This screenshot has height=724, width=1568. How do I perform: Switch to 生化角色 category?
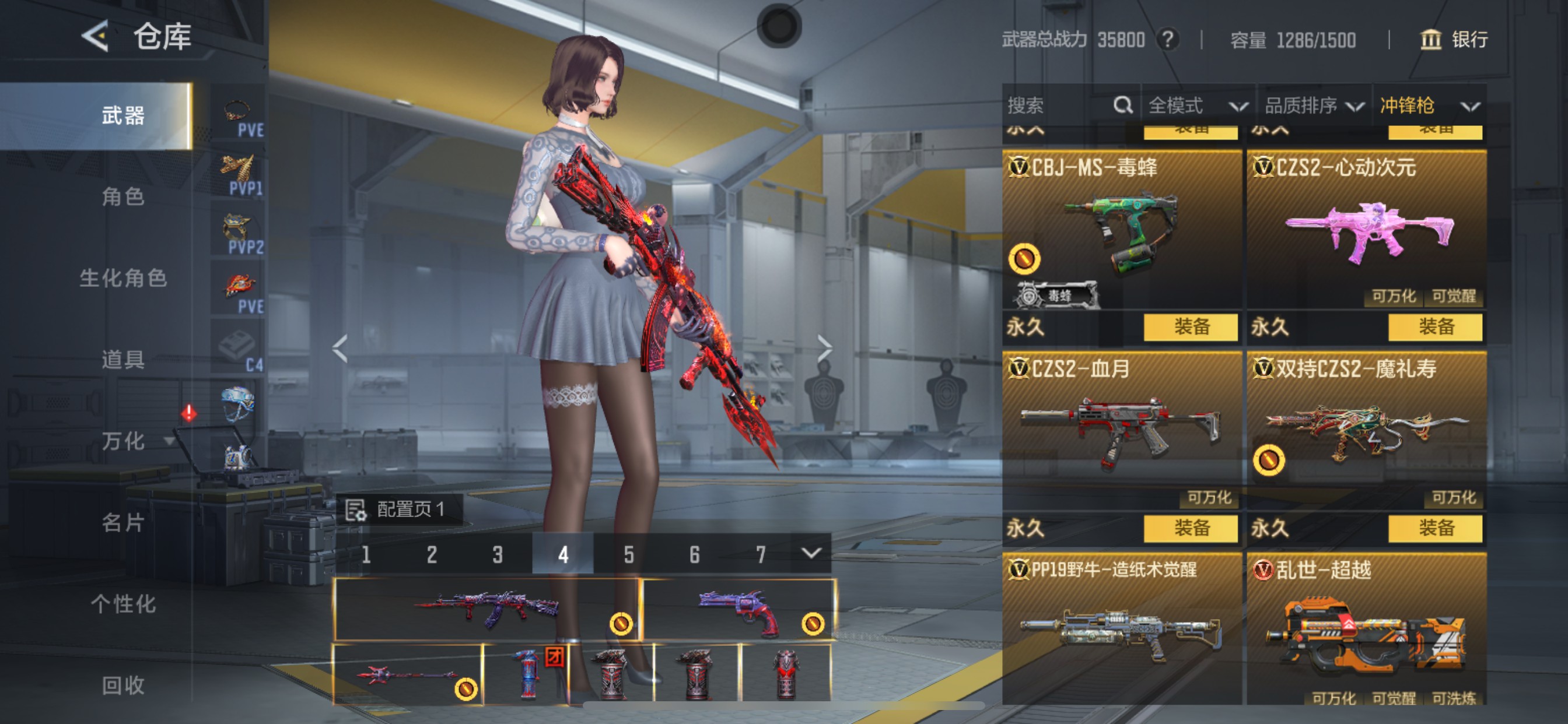[x=123, y=278]
